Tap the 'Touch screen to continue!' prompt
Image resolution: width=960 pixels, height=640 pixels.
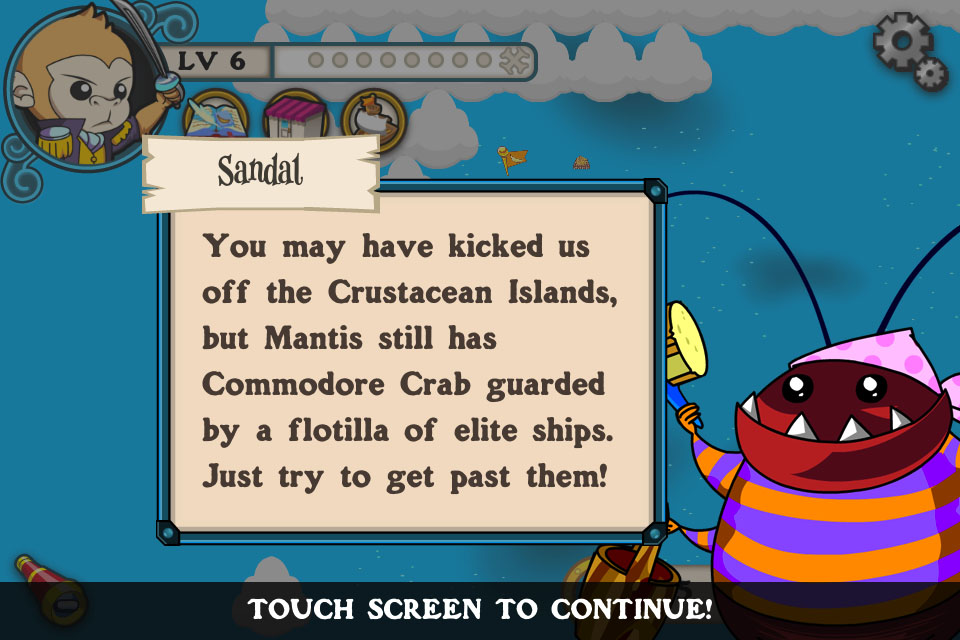coord(480,608)
